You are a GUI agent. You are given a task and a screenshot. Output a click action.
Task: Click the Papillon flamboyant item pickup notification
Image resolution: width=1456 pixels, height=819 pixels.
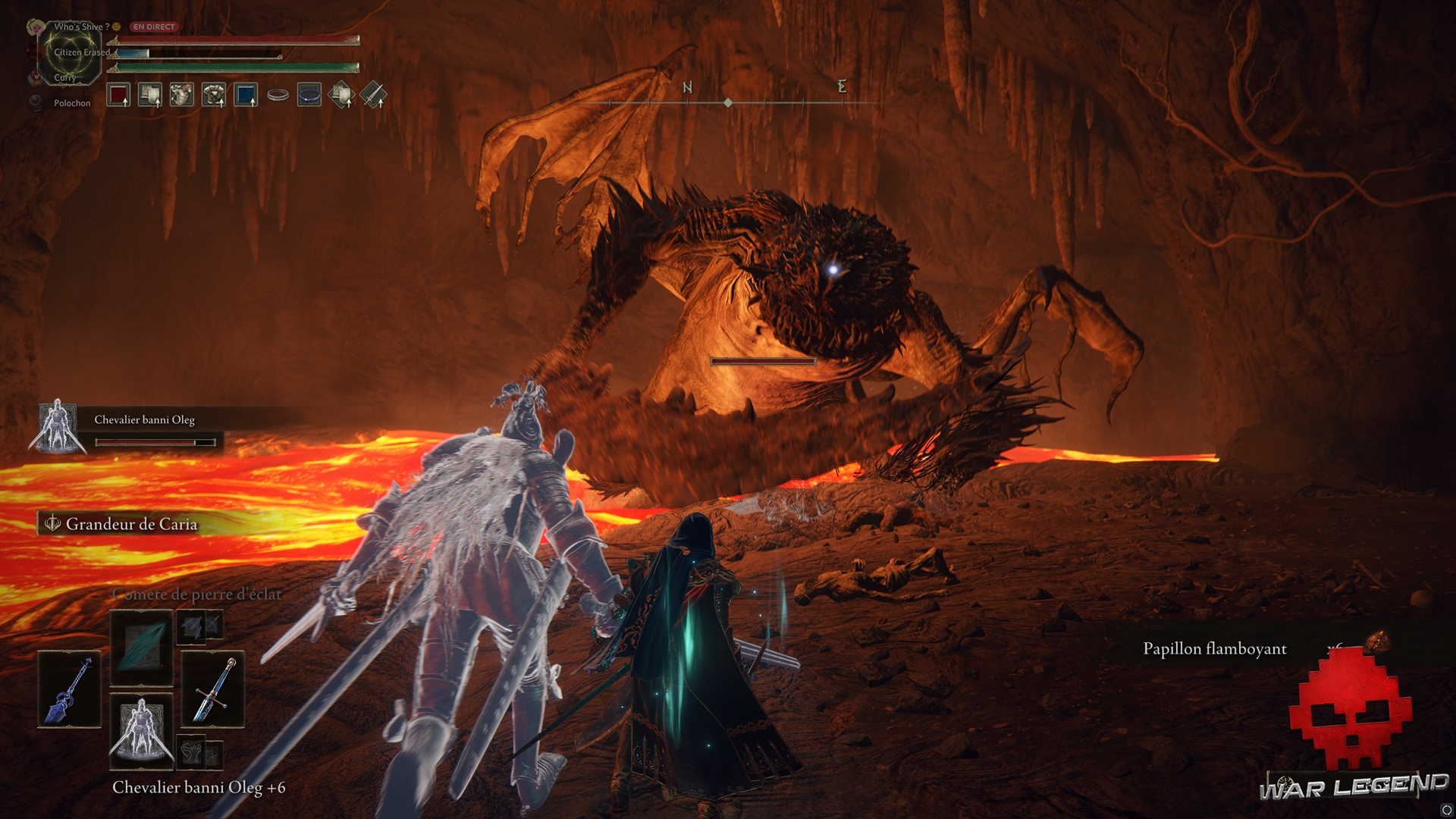tap(1215, 649)
